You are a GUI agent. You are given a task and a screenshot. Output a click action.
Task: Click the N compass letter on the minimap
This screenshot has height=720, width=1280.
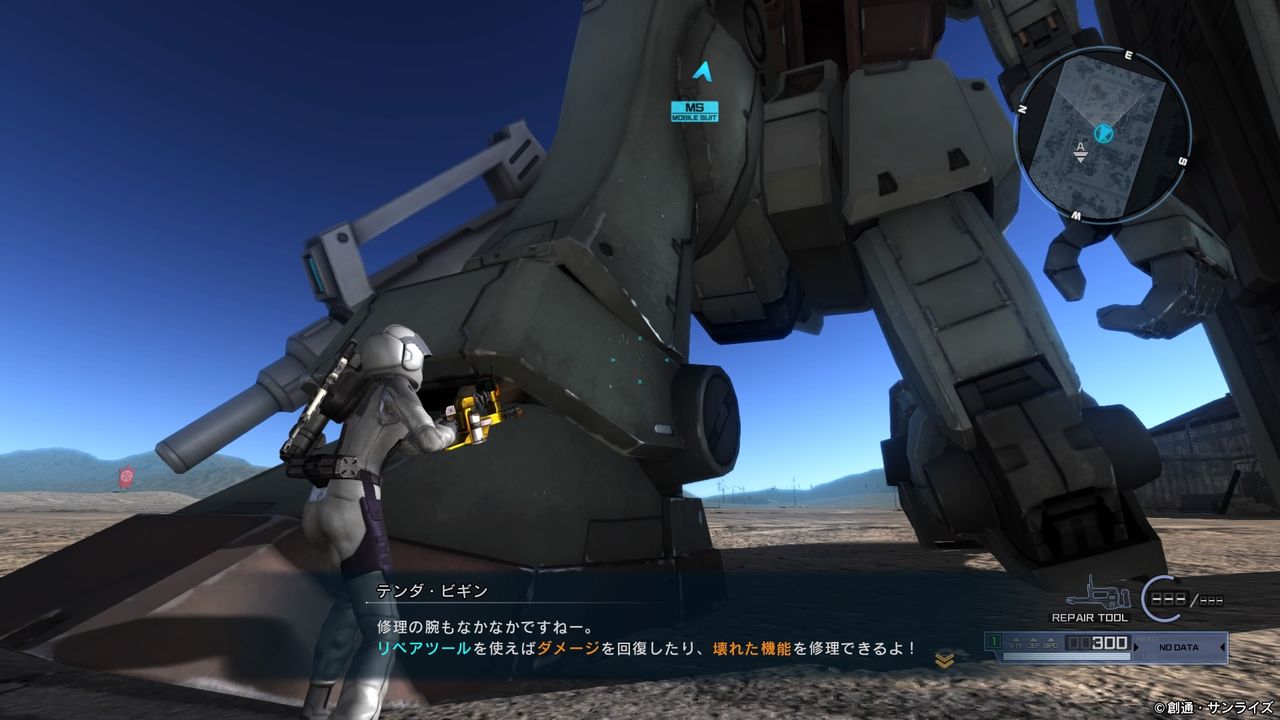coord(1023,108)
